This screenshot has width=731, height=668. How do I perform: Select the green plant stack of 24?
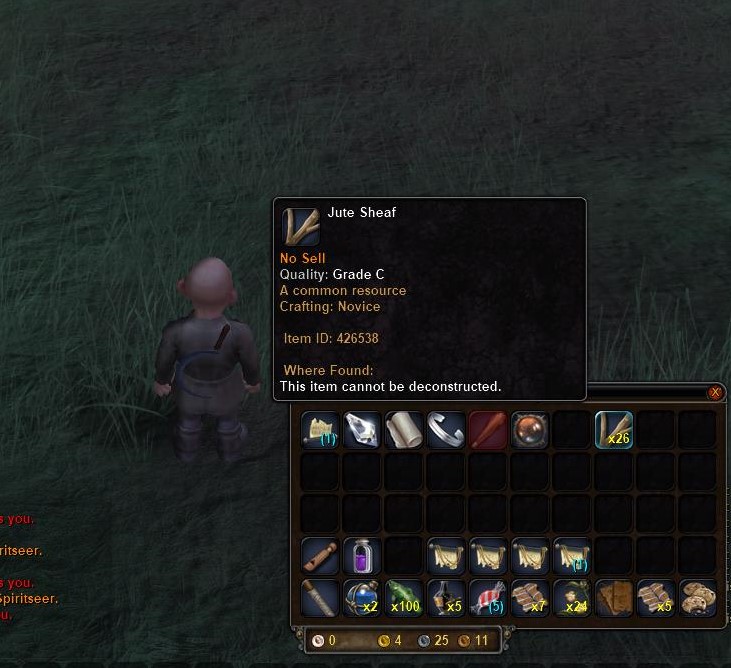pyautogui.click(x=571, y=598)
